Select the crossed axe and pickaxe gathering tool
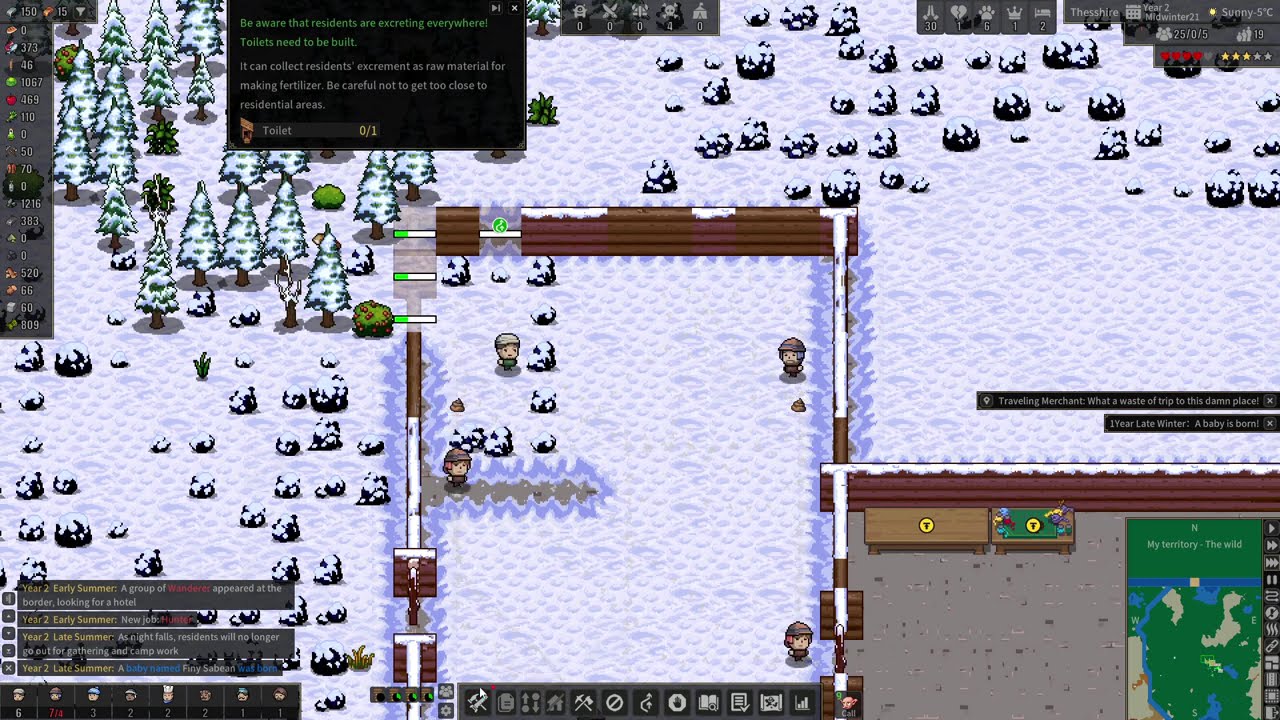This screenshot has height=720, width=1280. 584,702
